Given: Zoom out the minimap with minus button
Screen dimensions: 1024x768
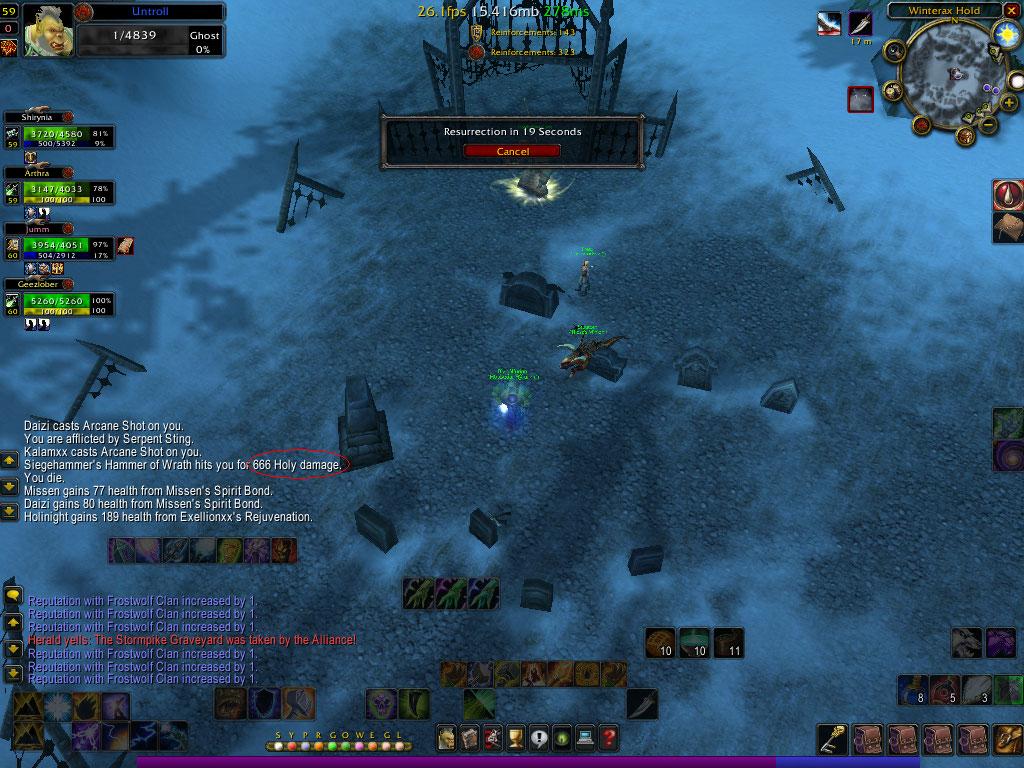Looking at the screenshot, I should (986, 125).
